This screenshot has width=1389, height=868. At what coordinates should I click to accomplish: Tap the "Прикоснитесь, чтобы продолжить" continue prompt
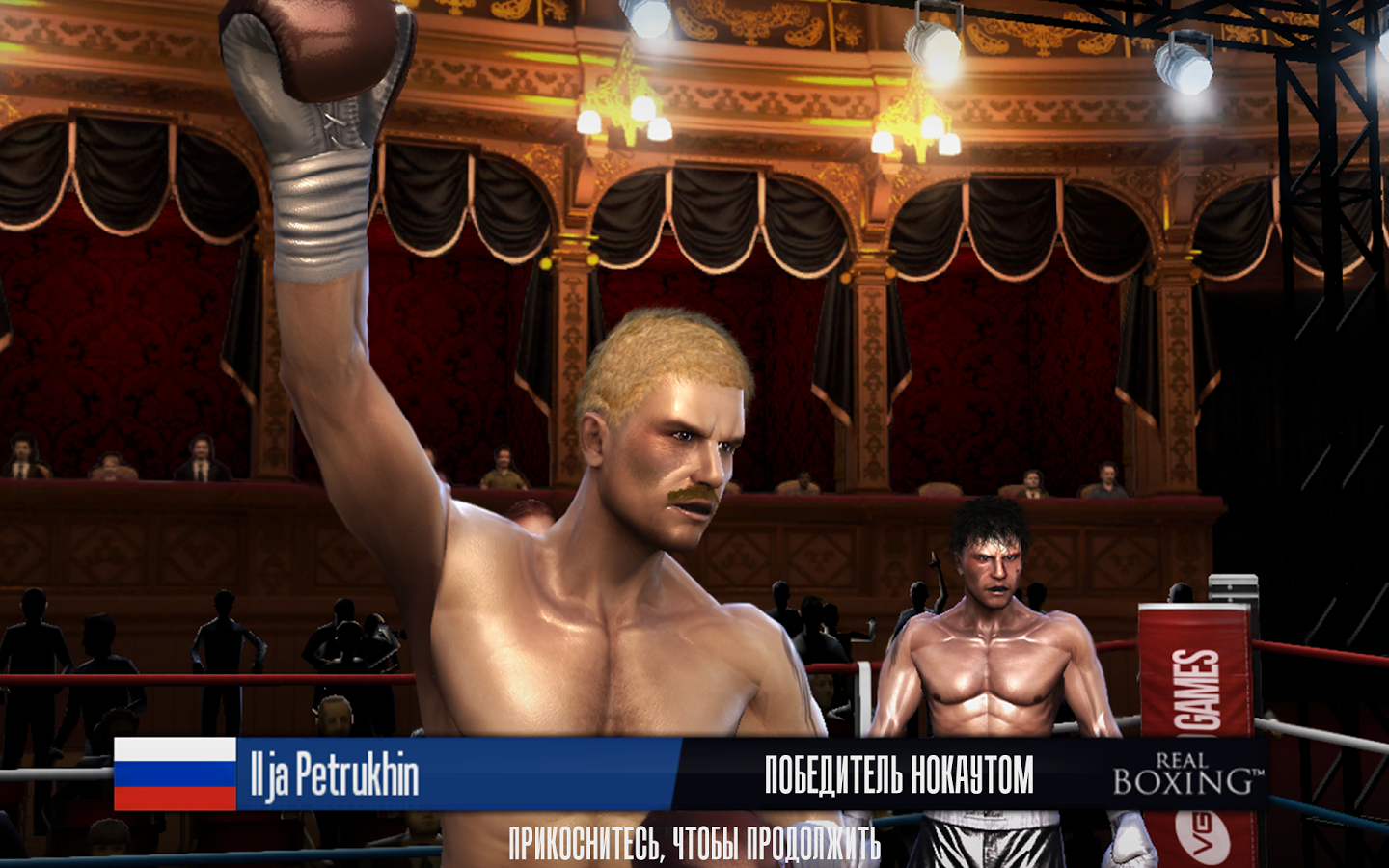point(694,844)
